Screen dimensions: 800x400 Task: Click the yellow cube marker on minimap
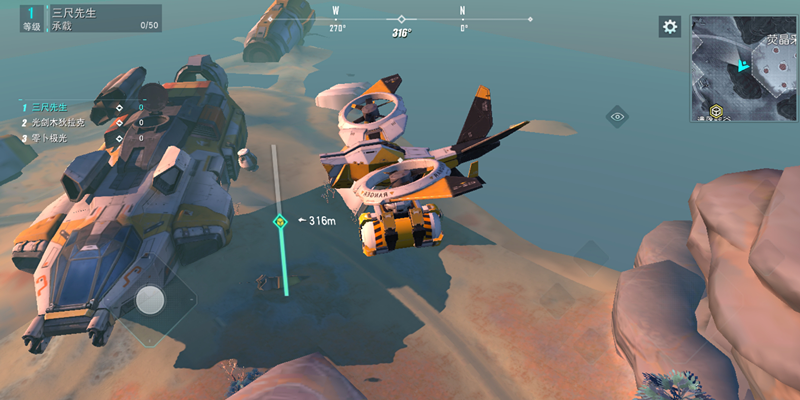click(716, 112)
